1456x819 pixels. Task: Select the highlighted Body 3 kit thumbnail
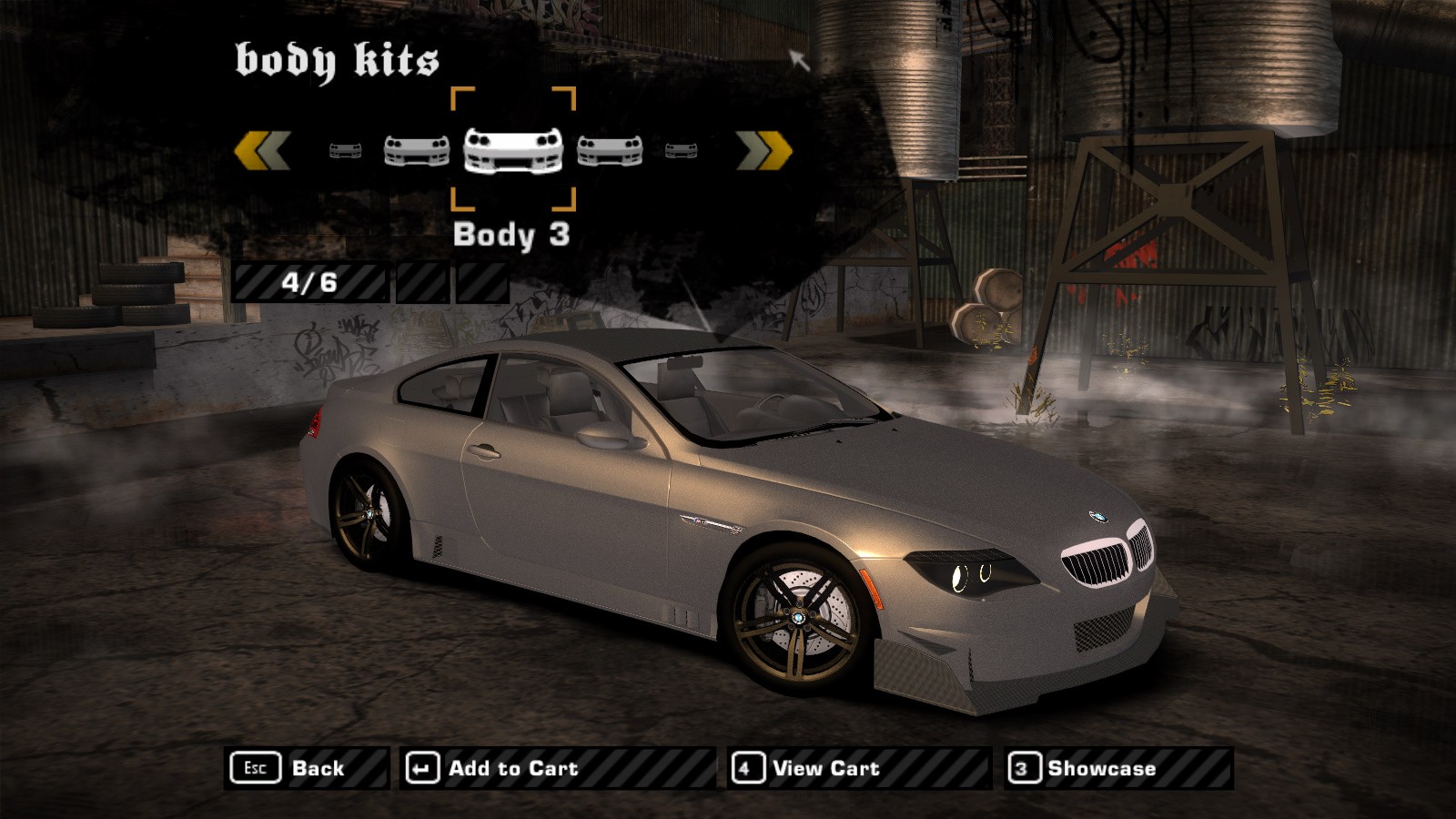[513, 149]
